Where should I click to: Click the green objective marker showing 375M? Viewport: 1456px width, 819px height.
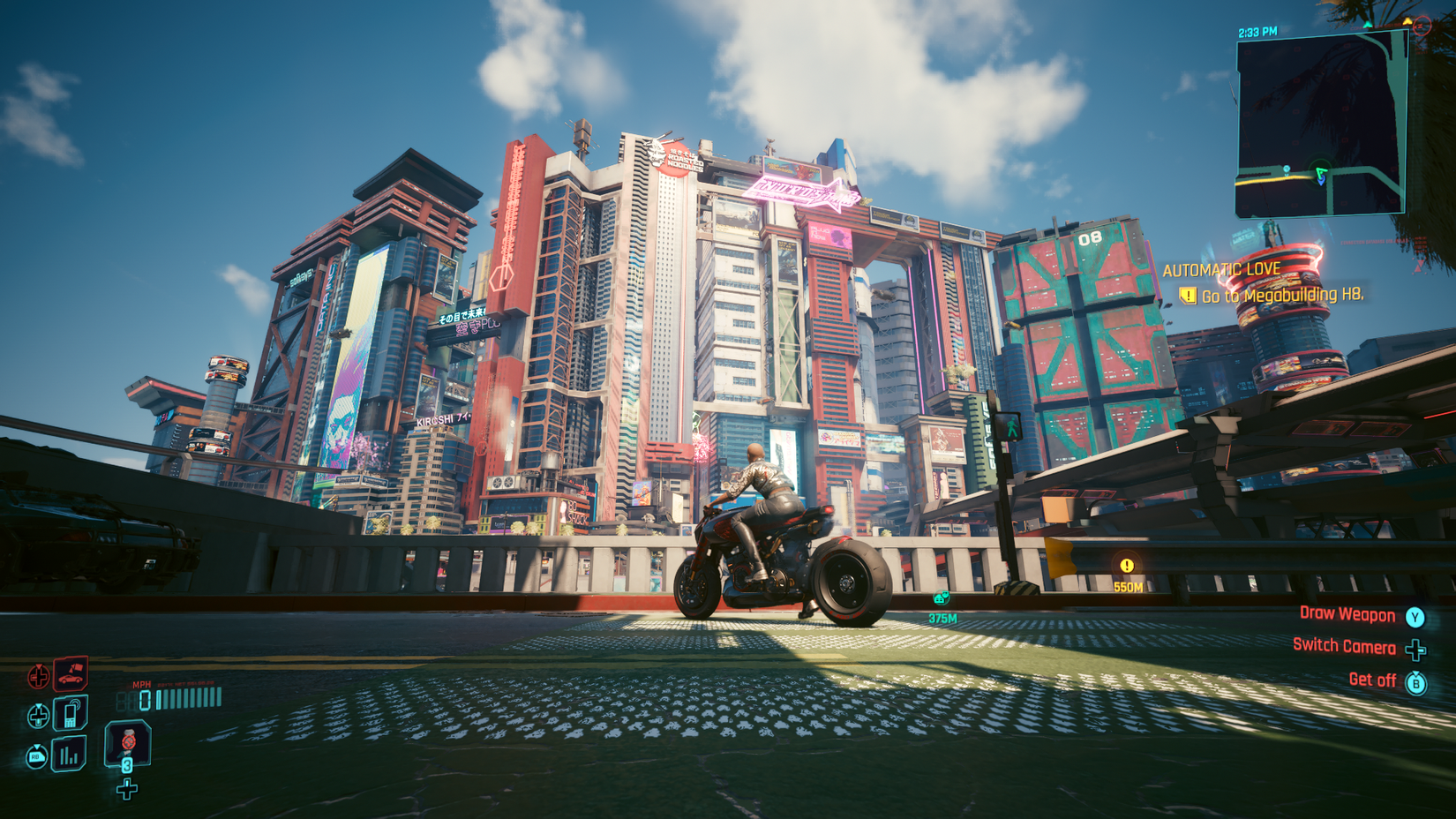tap(941, 598)
